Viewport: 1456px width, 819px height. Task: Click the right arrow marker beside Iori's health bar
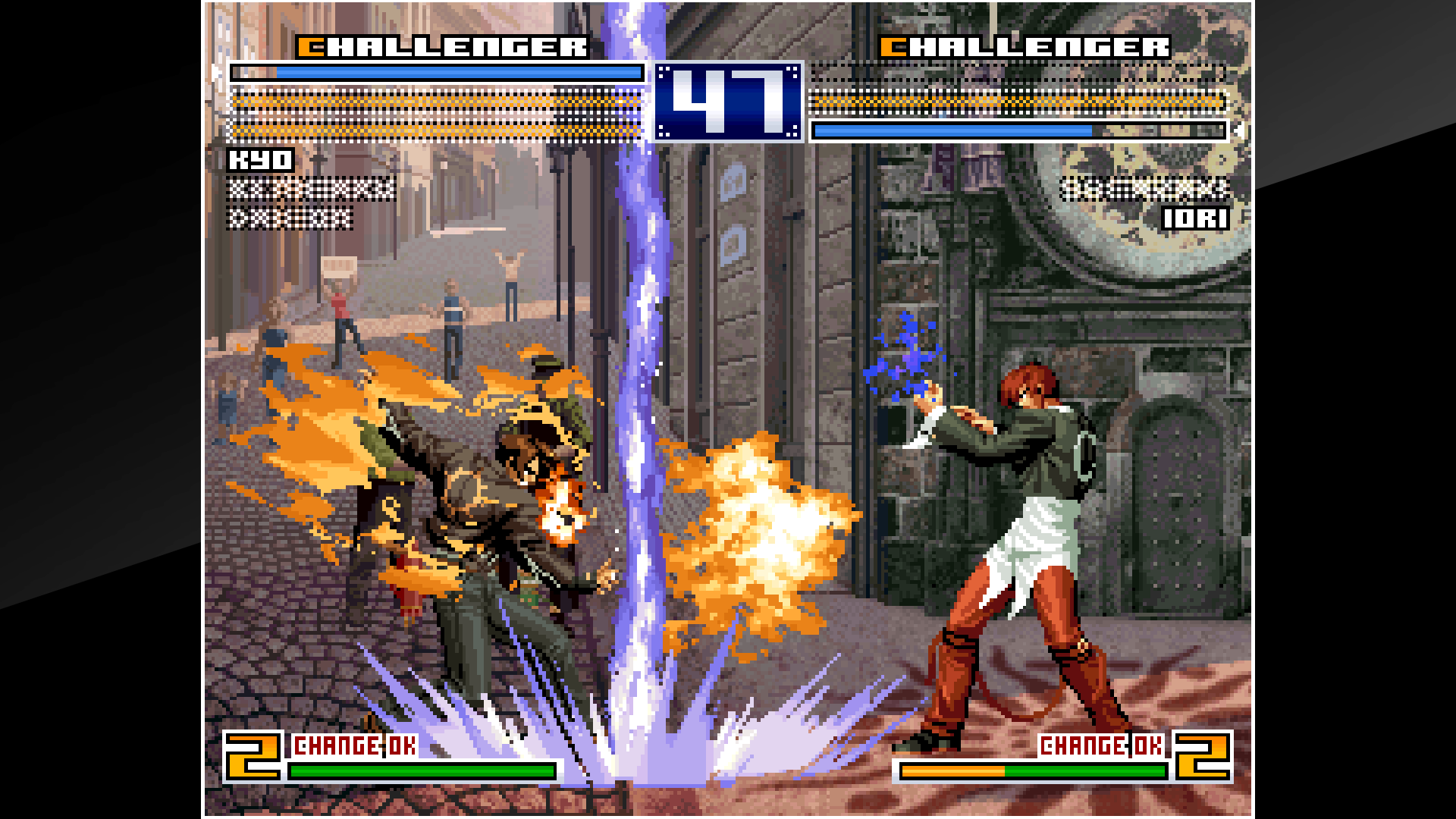(x=1239, y=129)
